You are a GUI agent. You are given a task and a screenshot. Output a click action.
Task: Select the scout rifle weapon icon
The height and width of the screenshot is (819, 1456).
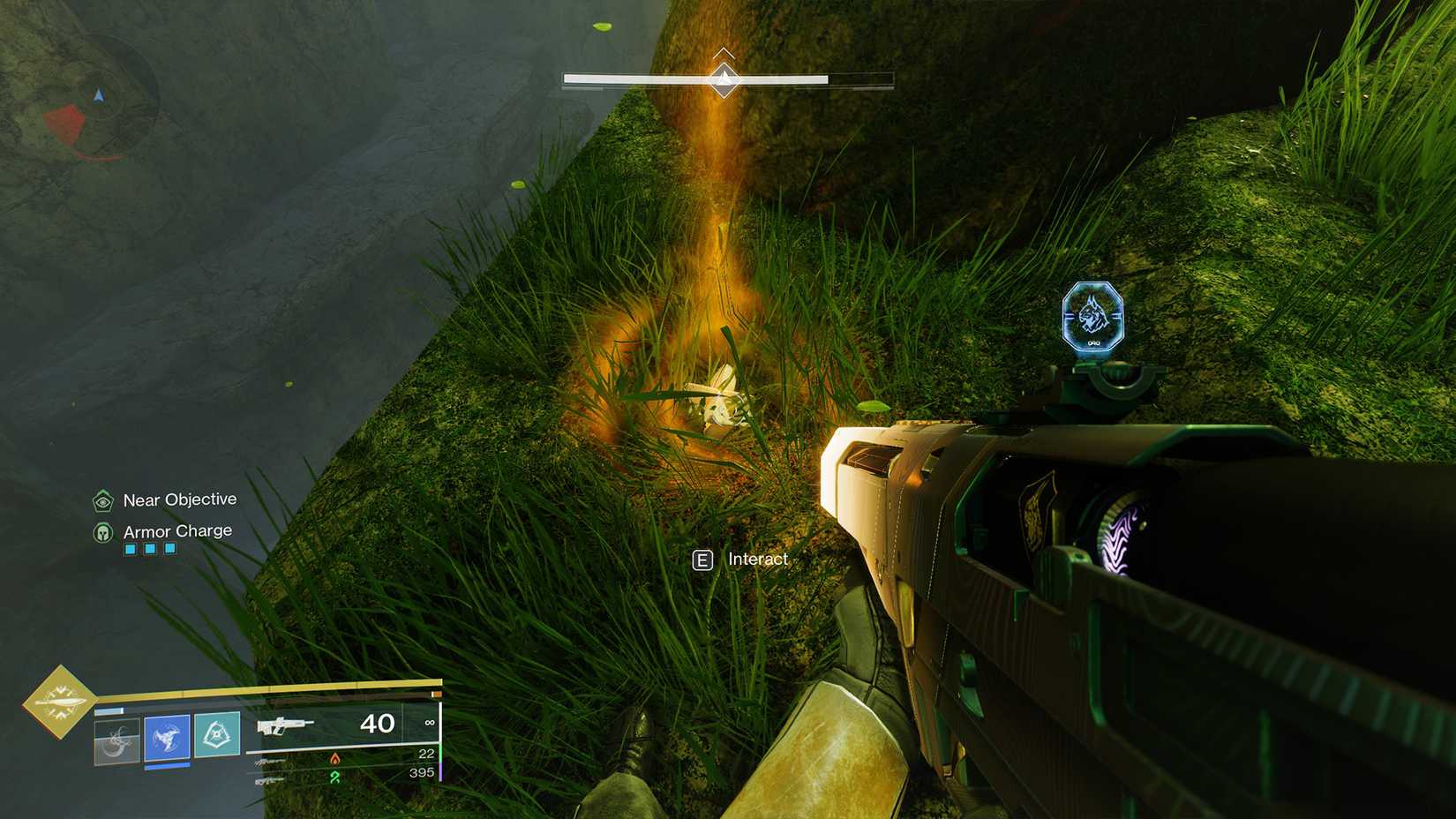tap(284, 726)
